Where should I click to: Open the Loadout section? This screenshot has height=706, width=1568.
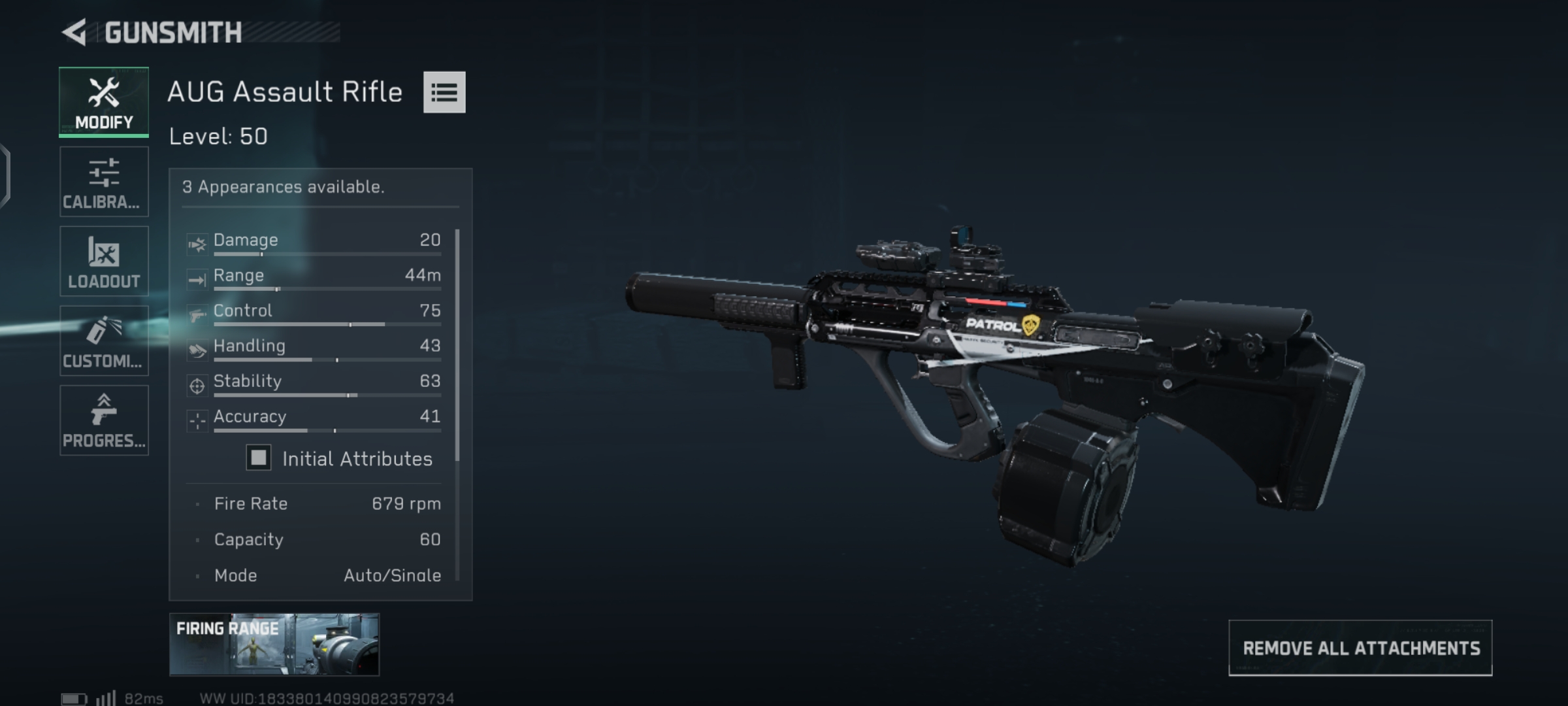(103, 261)
